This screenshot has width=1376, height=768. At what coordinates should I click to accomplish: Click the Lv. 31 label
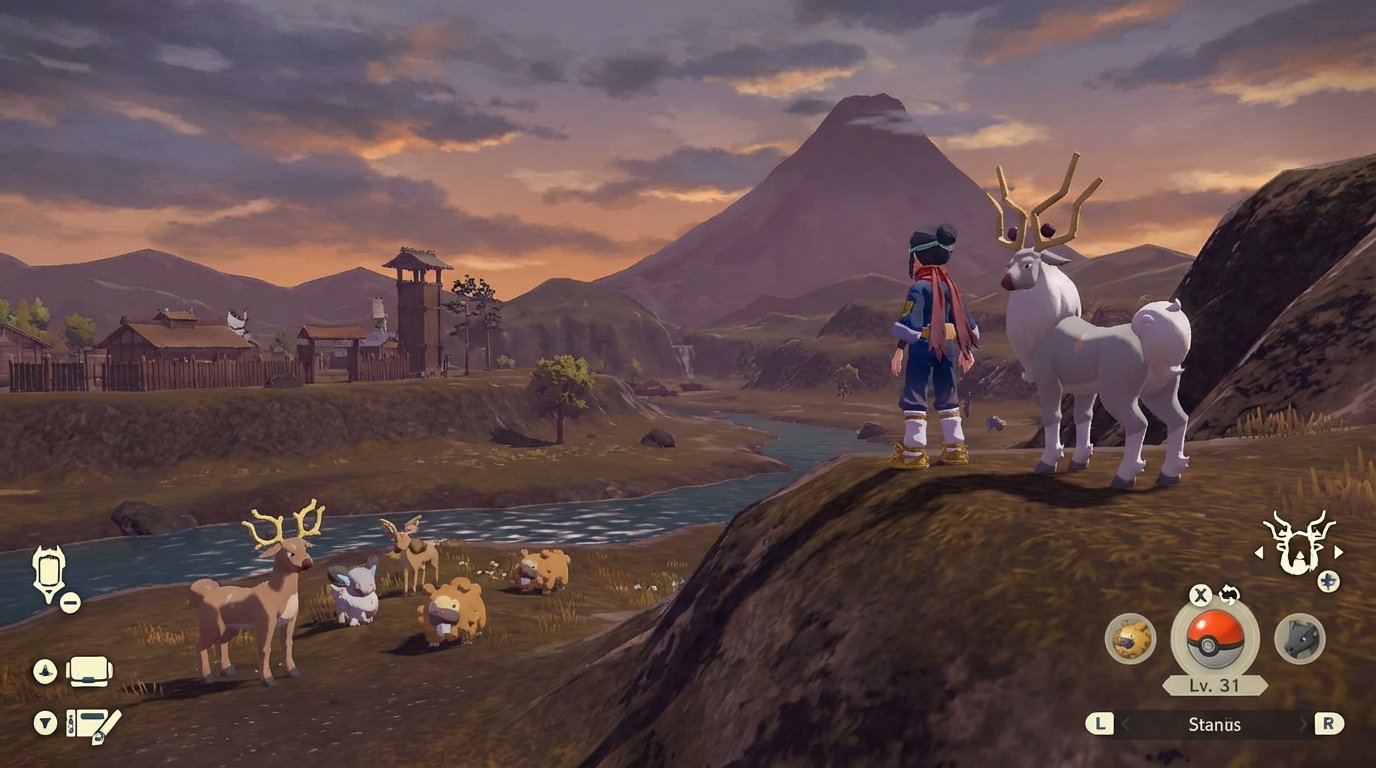click(1214, 683)
